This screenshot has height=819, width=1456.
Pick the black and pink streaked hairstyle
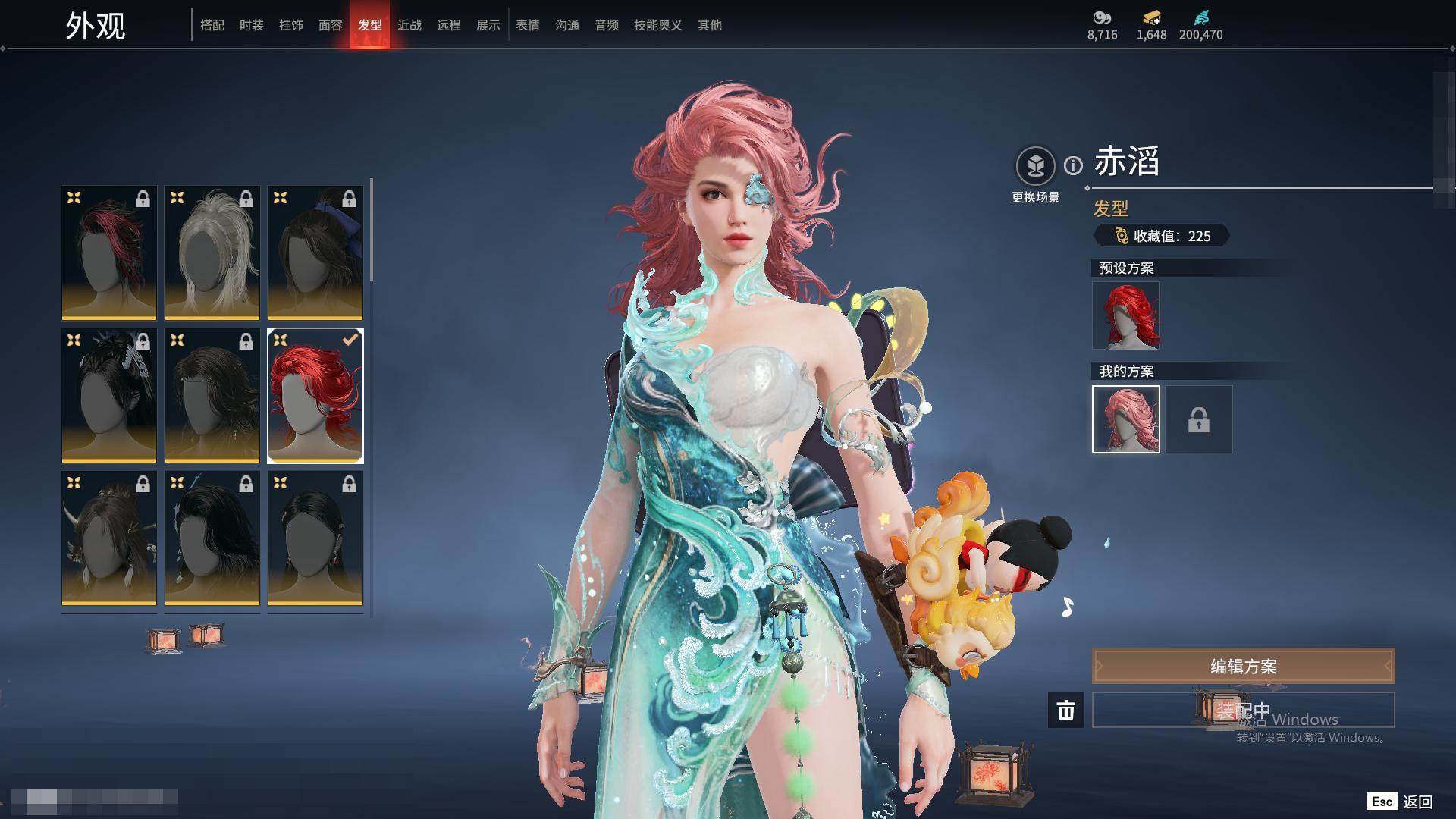109,253
